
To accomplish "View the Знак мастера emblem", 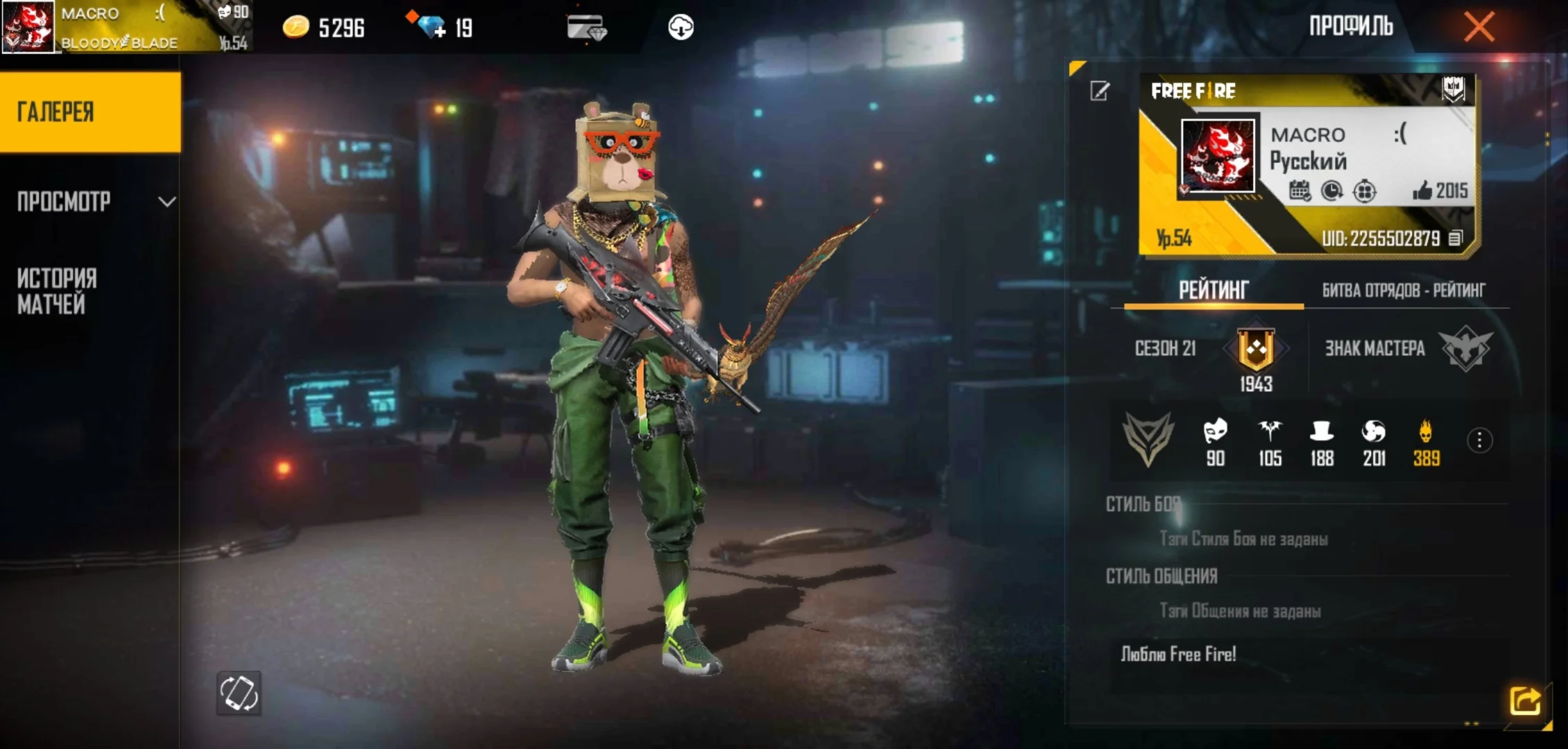I will [1465, 349].
